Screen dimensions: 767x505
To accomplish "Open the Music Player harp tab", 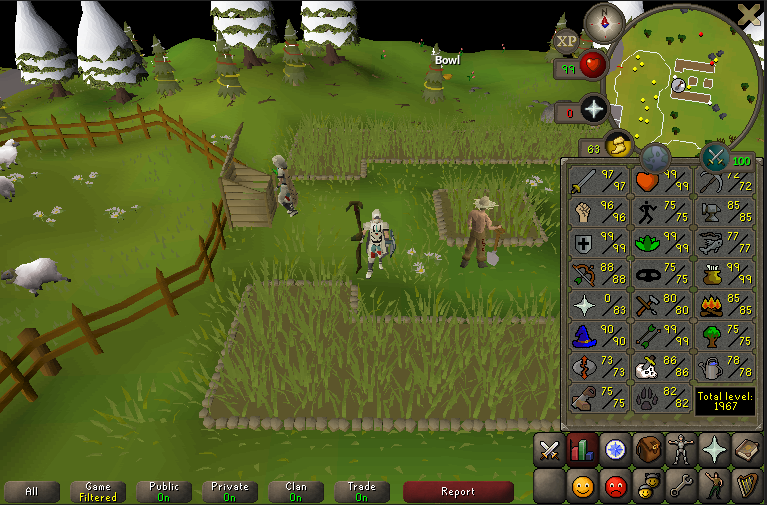I will click(747, 486).
